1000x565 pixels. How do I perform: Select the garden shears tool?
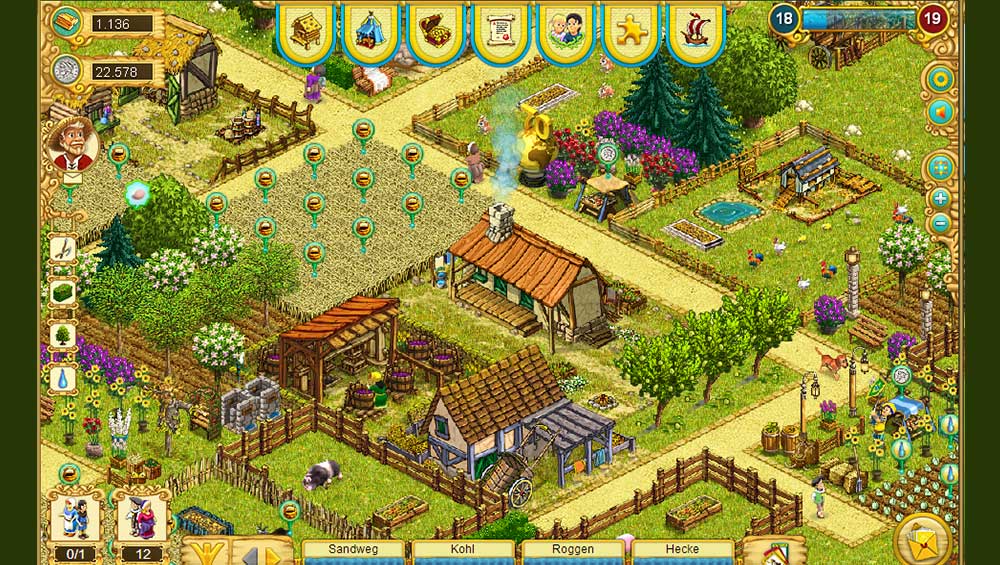(62, 248)
